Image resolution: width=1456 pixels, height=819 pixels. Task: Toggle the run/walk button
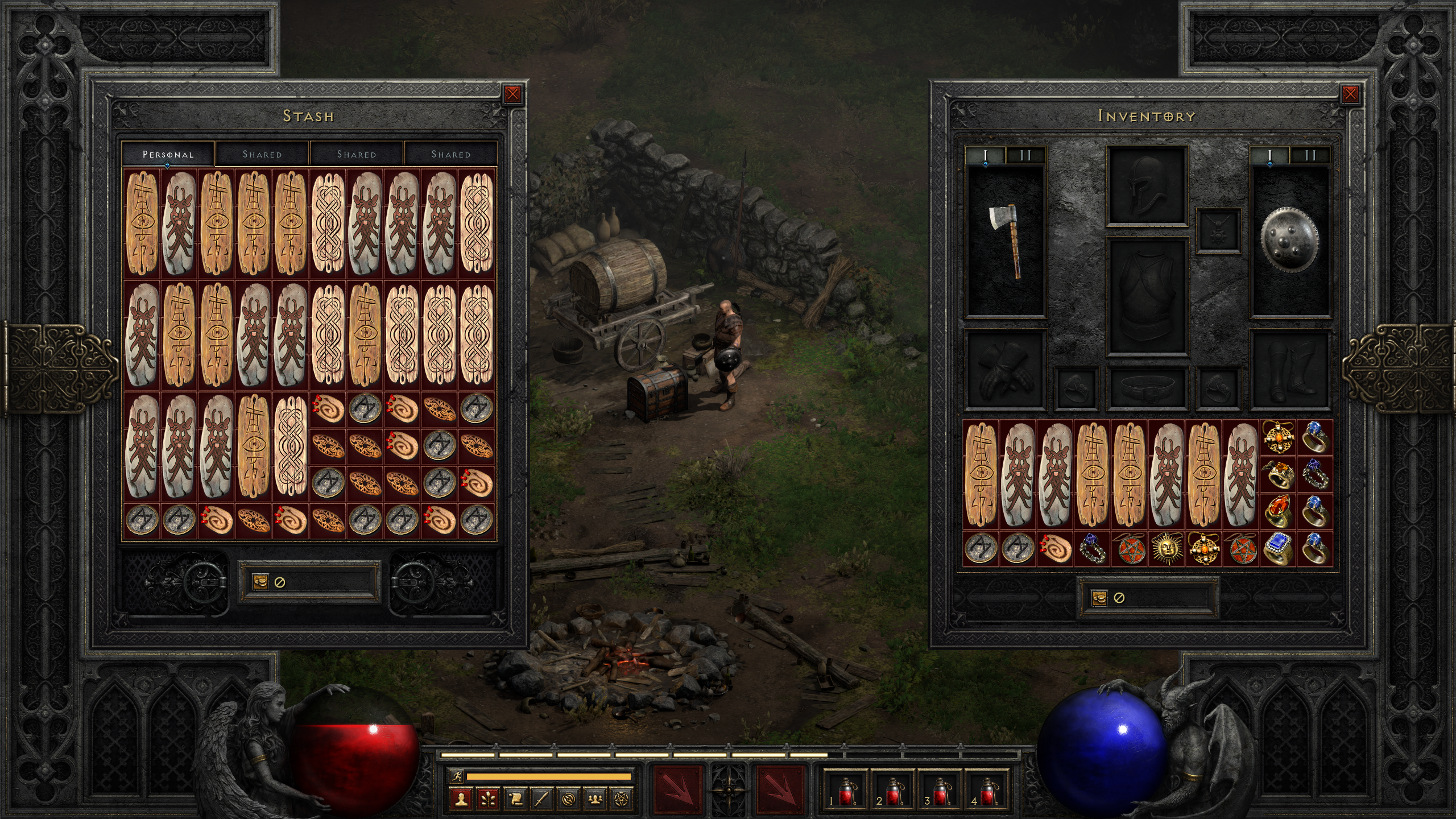[457, 776]
